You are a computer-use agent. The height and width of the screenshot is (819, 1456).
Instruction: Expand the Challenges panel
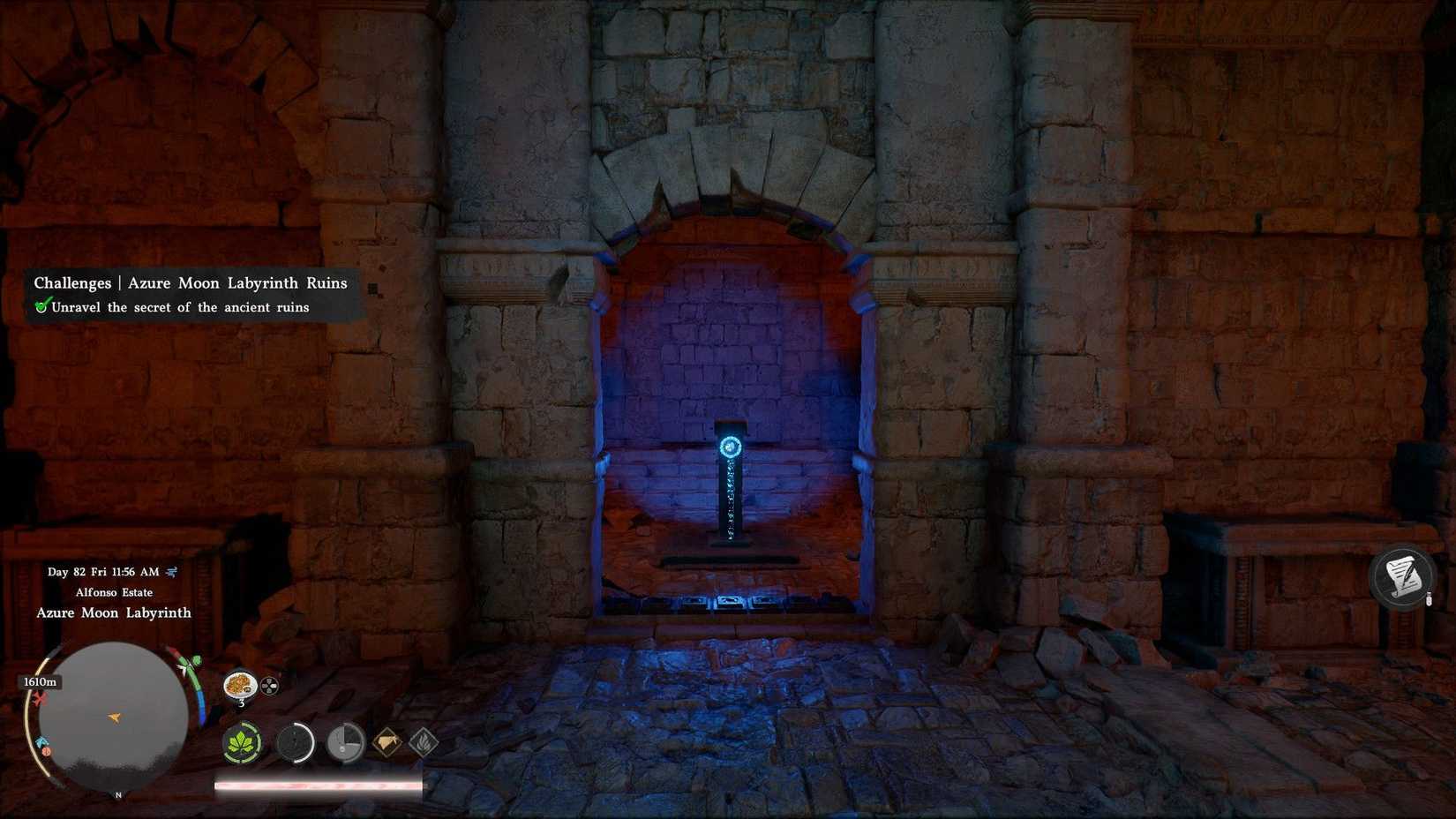[190, 295]
